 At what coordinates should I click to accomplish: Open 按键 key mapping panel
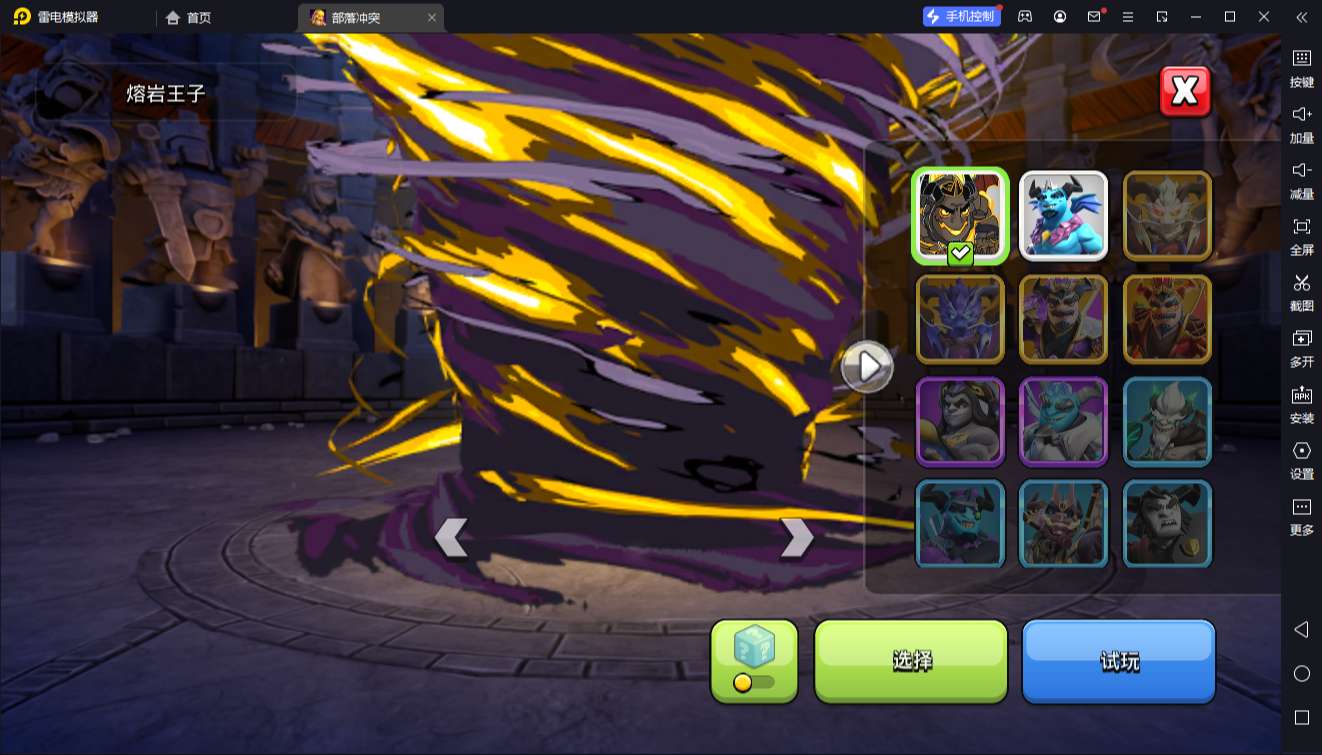tap(1301, 67)
